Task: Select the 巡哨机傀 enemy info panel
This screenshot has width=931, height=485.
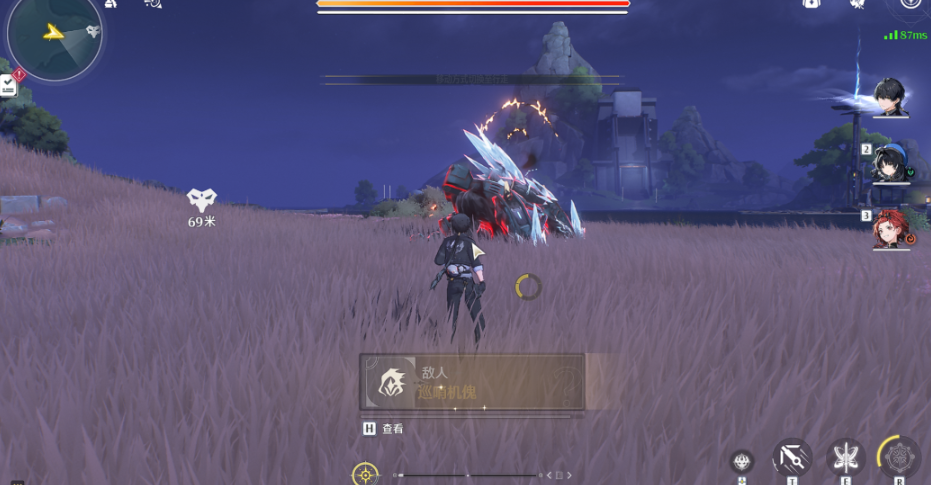Action: pos(472,382)
